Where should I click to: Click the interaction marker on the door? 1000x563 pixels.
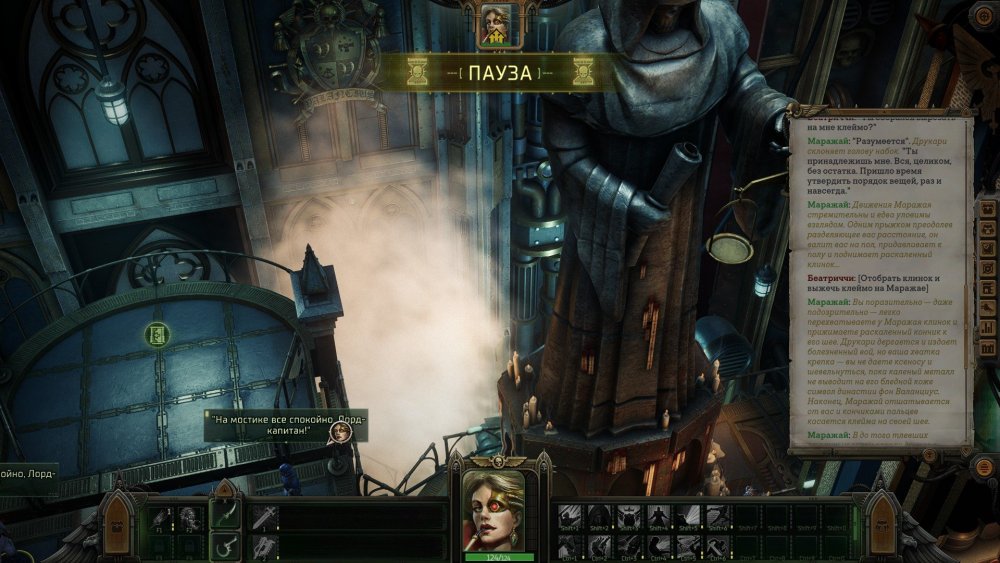(x=156, y=334)
